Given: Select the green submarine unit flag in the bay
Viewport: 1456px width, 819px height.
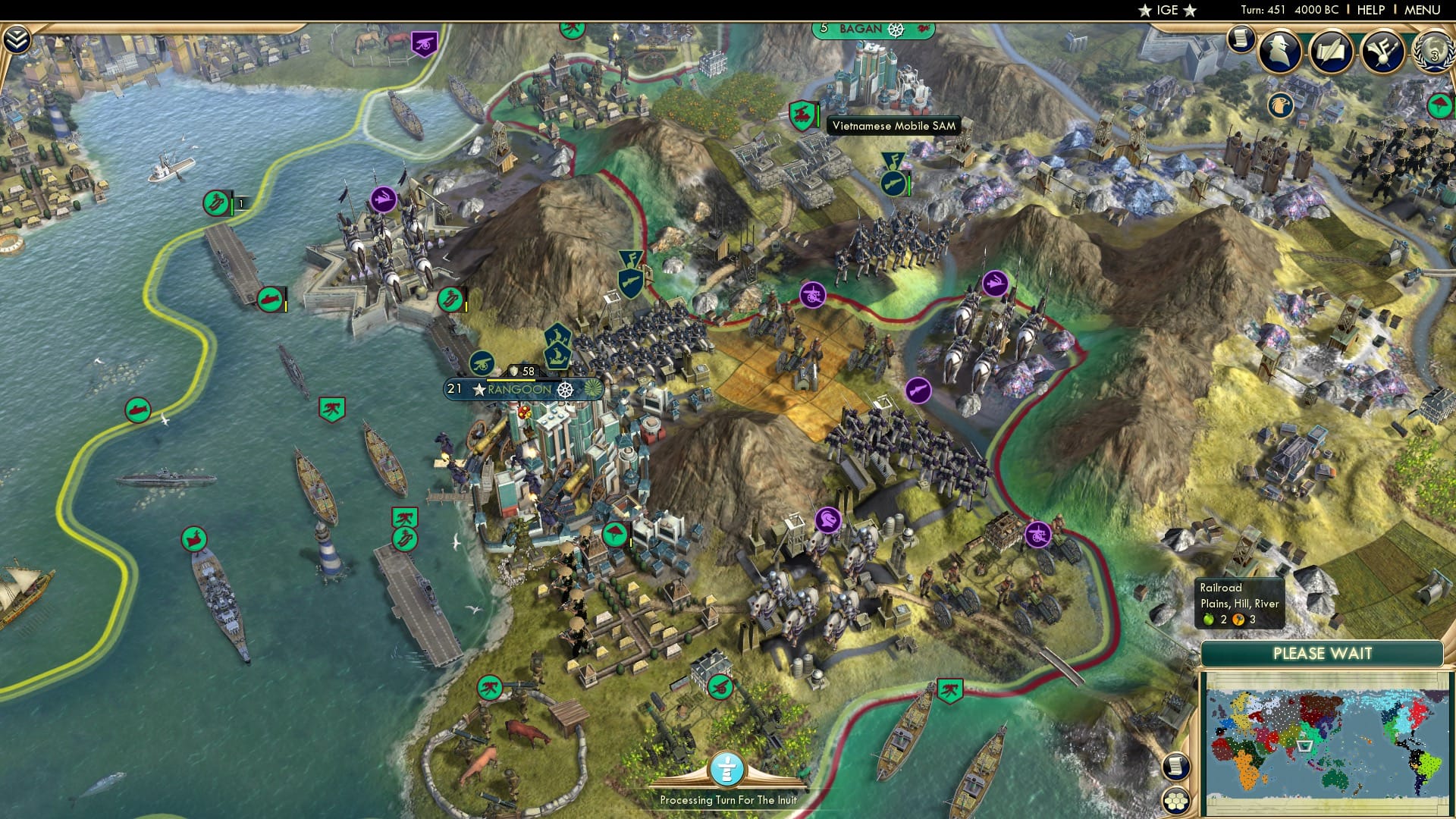Looking at the screenshot, I should coord(137,407).
